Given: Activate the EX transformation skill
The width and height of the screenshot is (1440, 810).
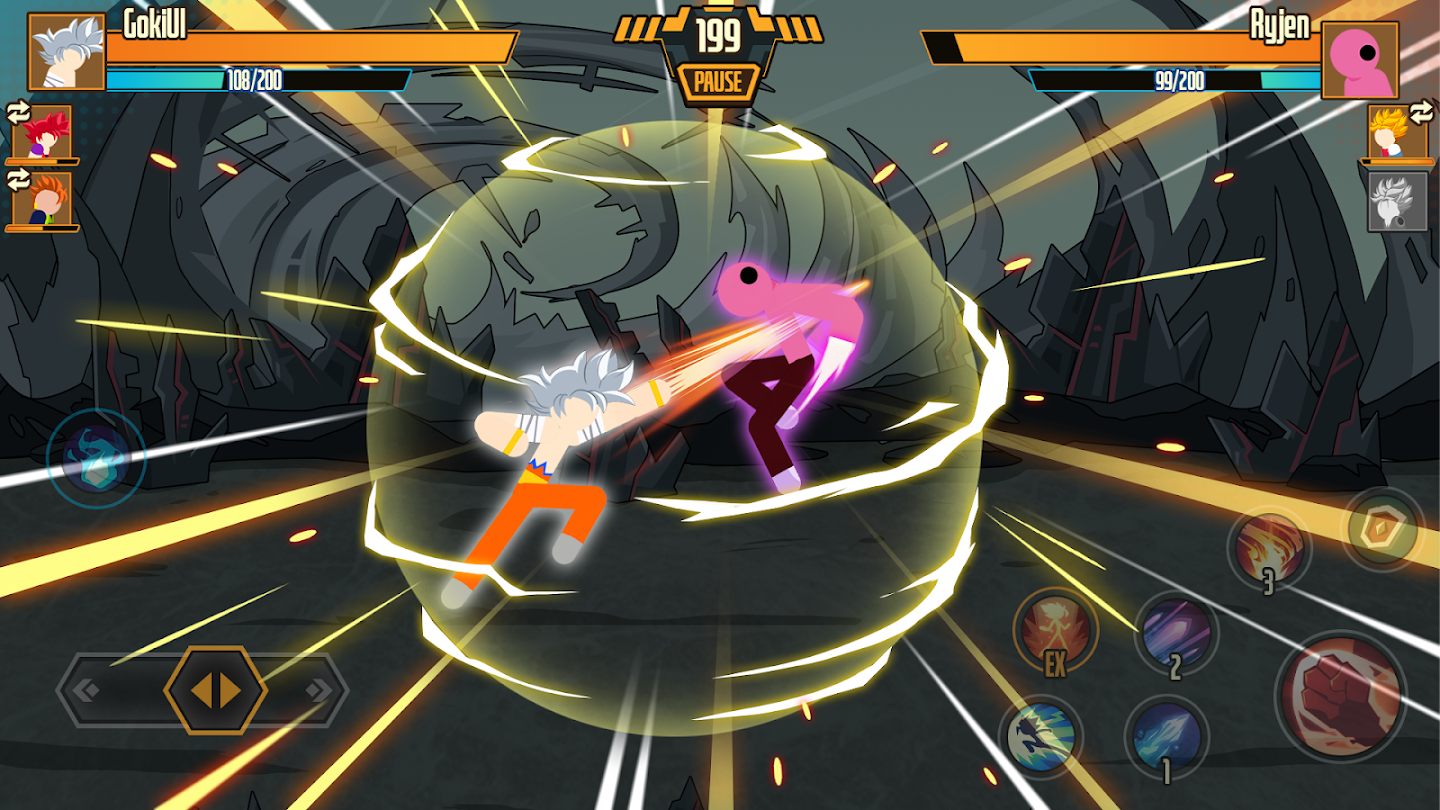Looking at the screenshot, I should (x=1056, y=632).
